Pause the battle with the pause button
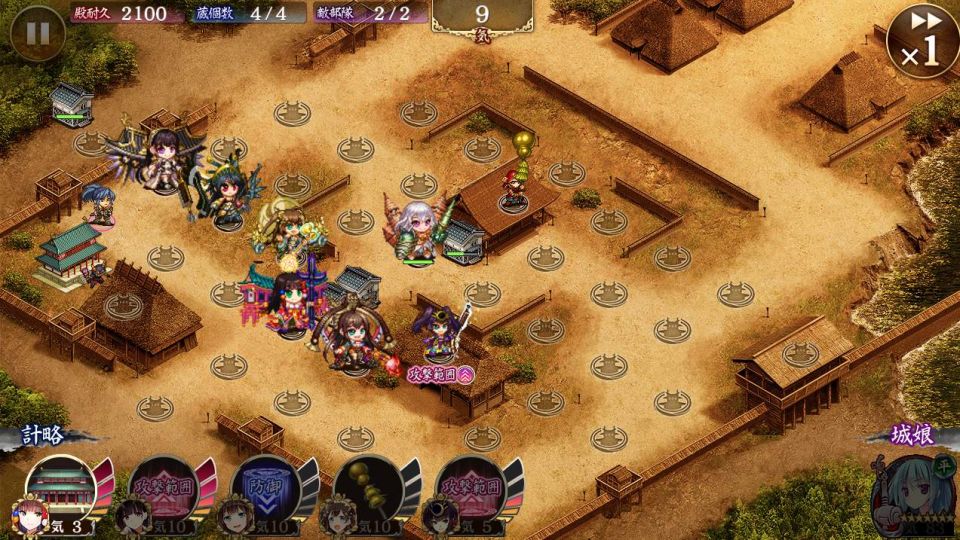The image size is (960, 540). coord(37,32)
